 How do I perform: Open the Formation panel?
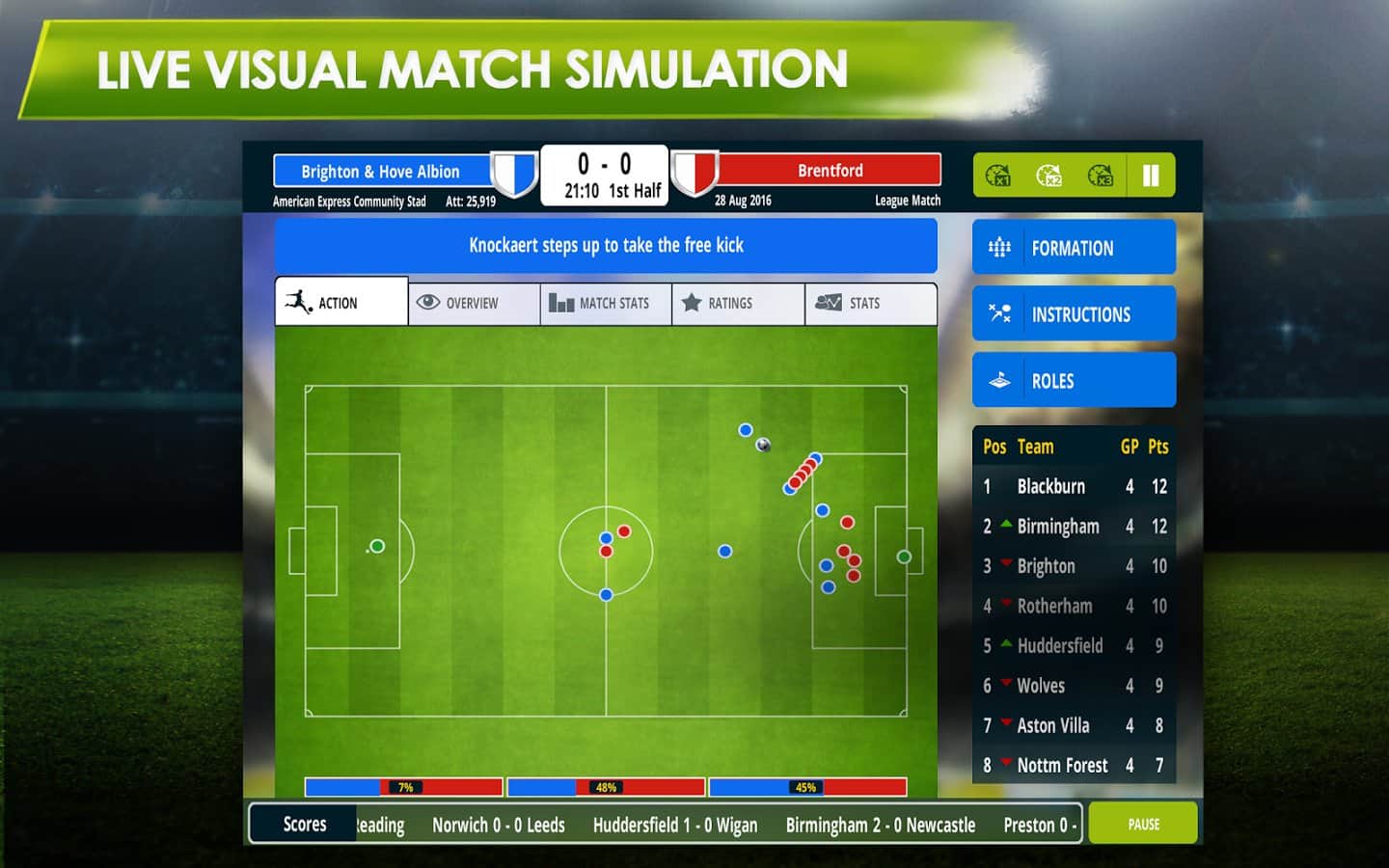click(x=1074, y=248)
